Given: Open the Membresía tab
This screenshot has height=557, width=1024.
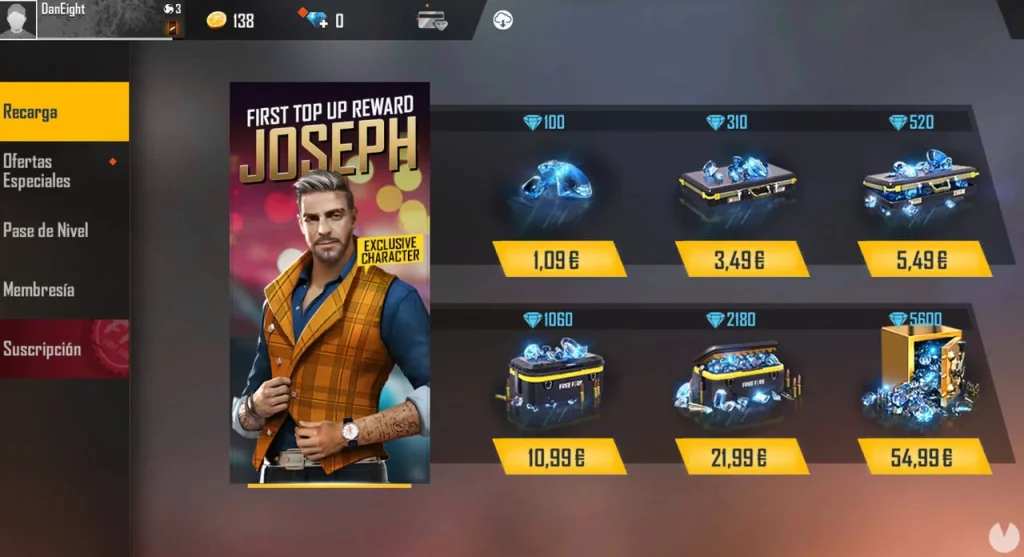Looking at the screenshot, I should (60, 290).
